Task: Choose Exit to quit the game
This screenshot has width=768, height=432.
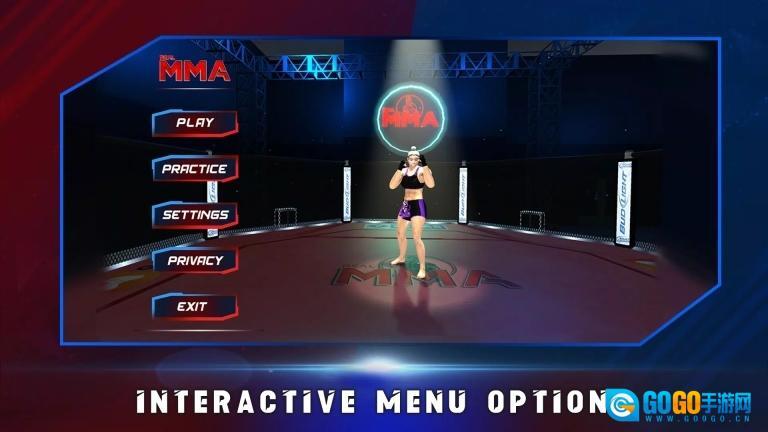Action: (193, 306)
